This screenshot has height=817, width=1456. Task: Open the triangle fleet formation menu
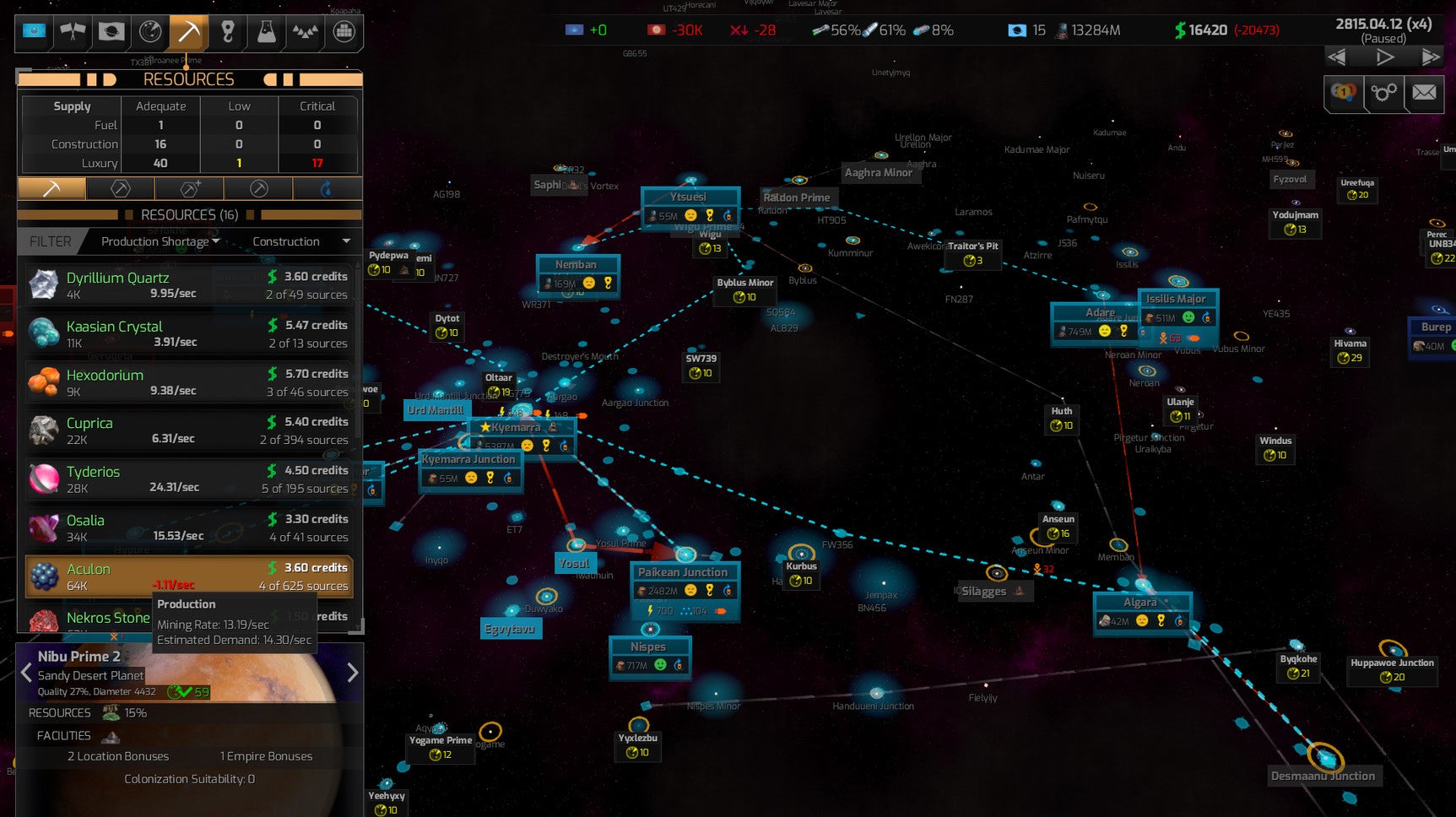tap(305, 32)
